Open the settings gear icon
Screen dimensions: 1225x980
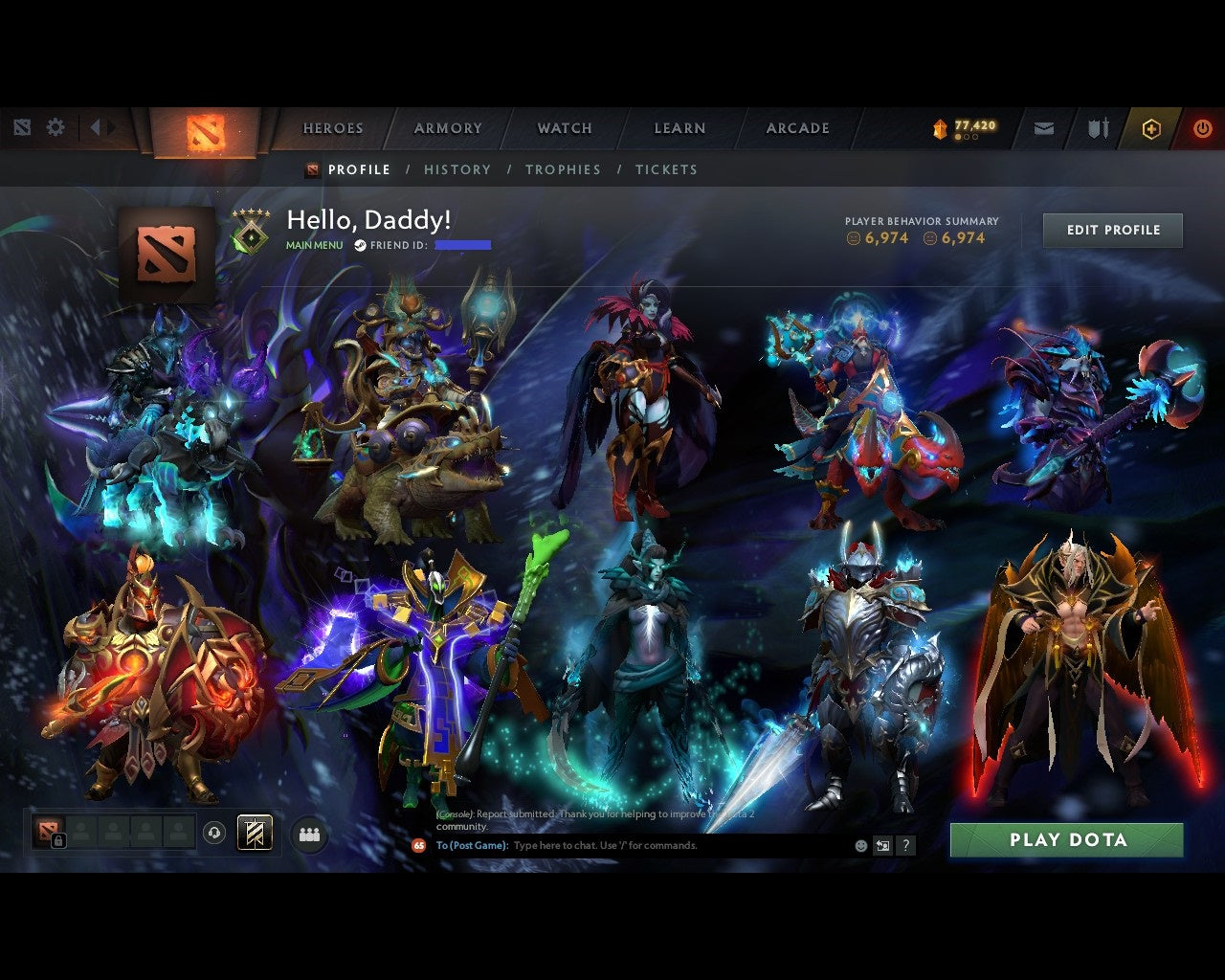click(x=56, y=126)
